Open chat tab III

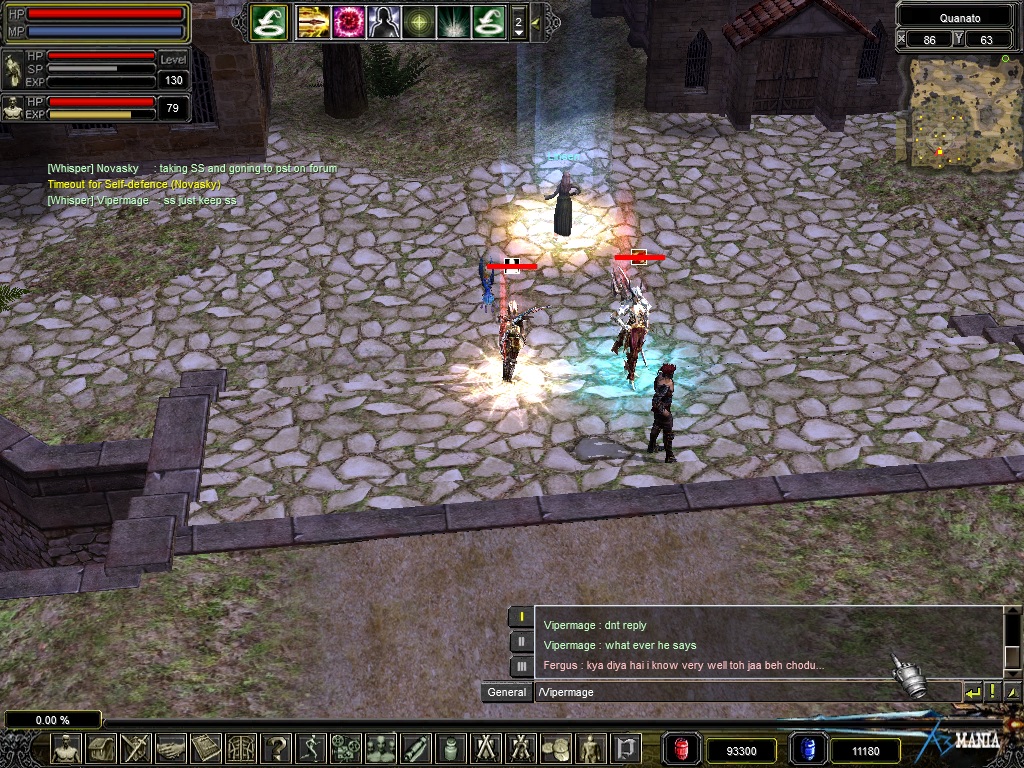(x=521, y=666)
